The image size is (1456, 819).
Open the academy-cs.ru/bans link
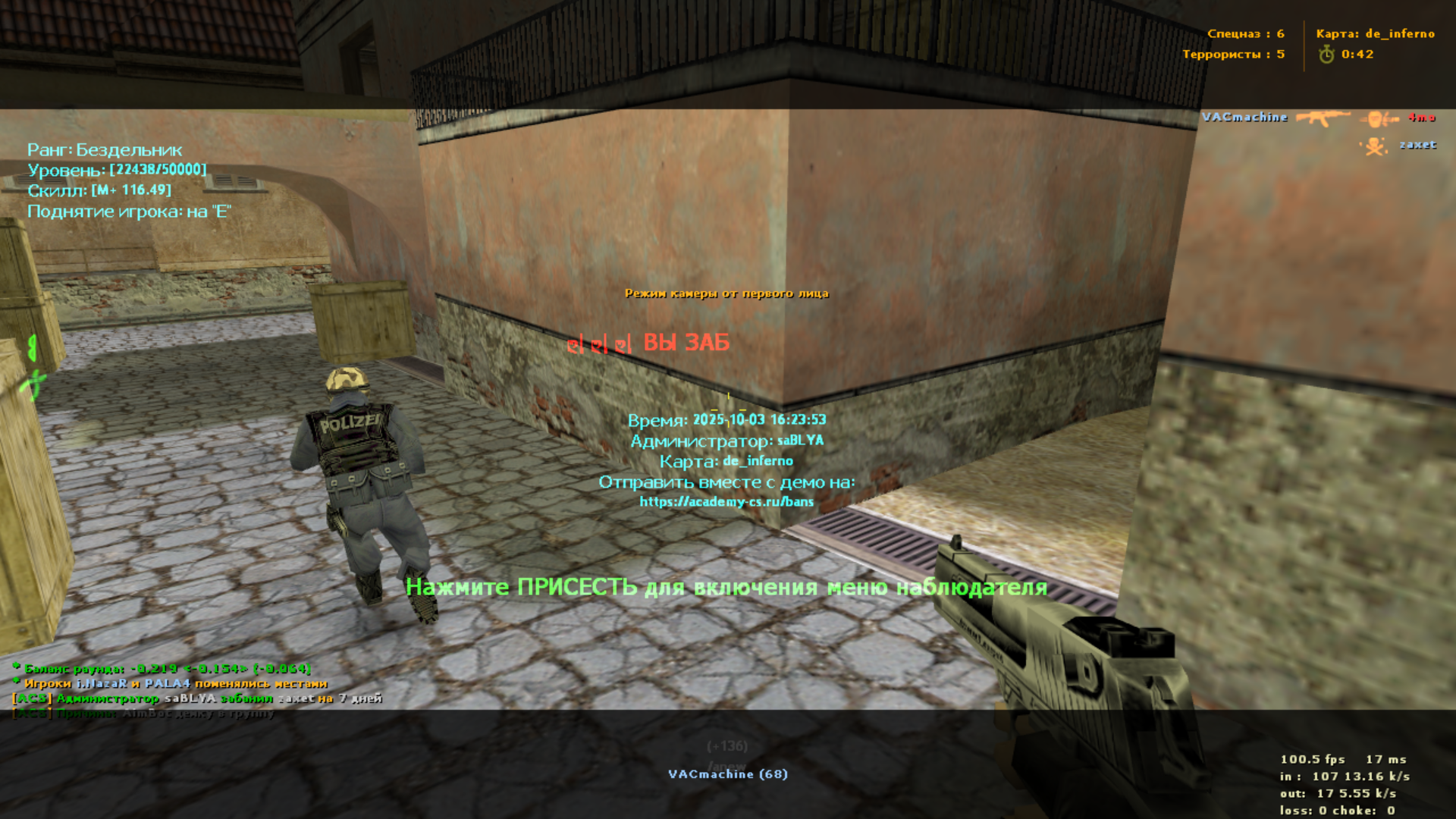tap(726, 501)
